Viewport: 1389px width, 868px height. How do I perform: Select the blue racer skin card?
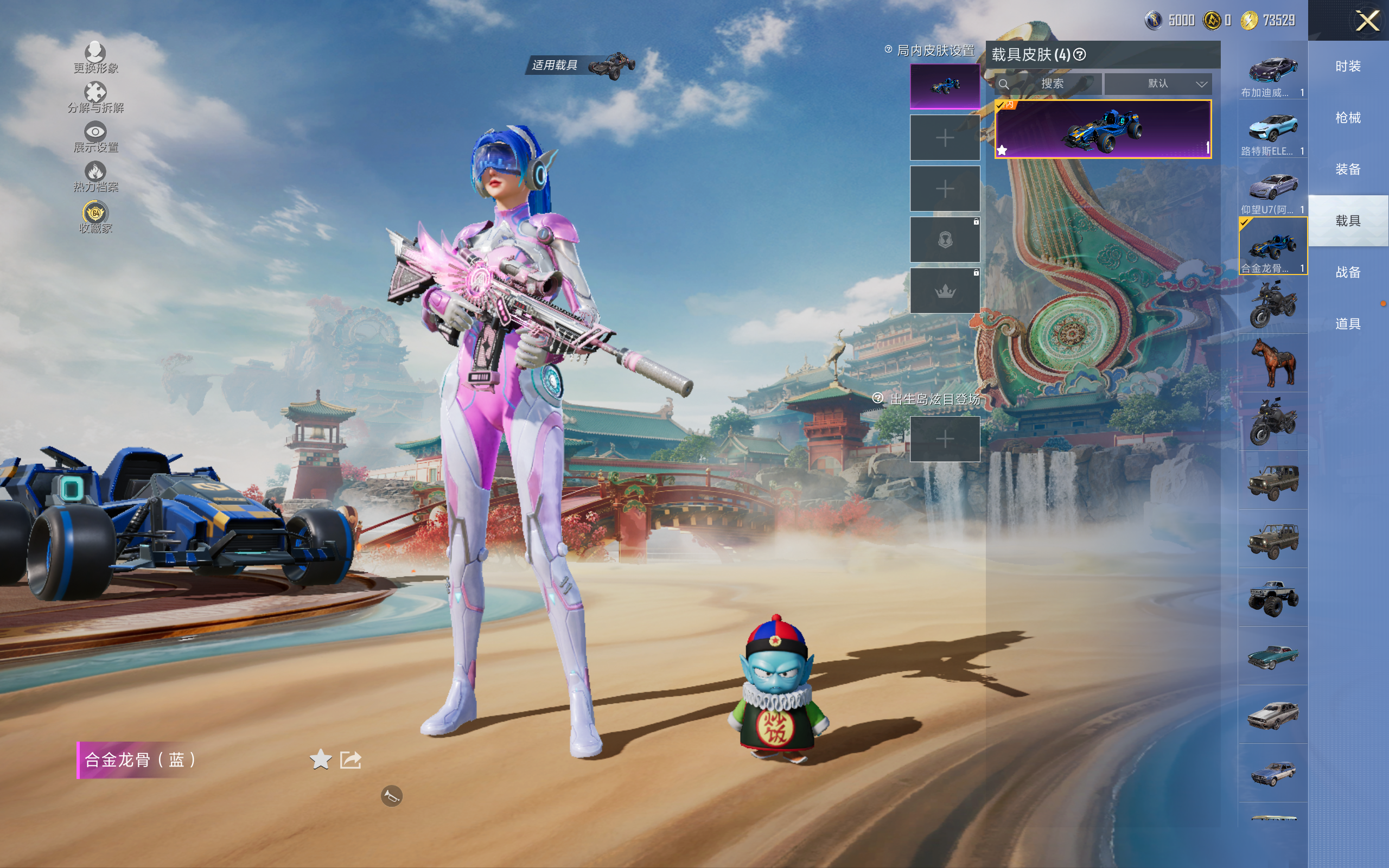1103,129
